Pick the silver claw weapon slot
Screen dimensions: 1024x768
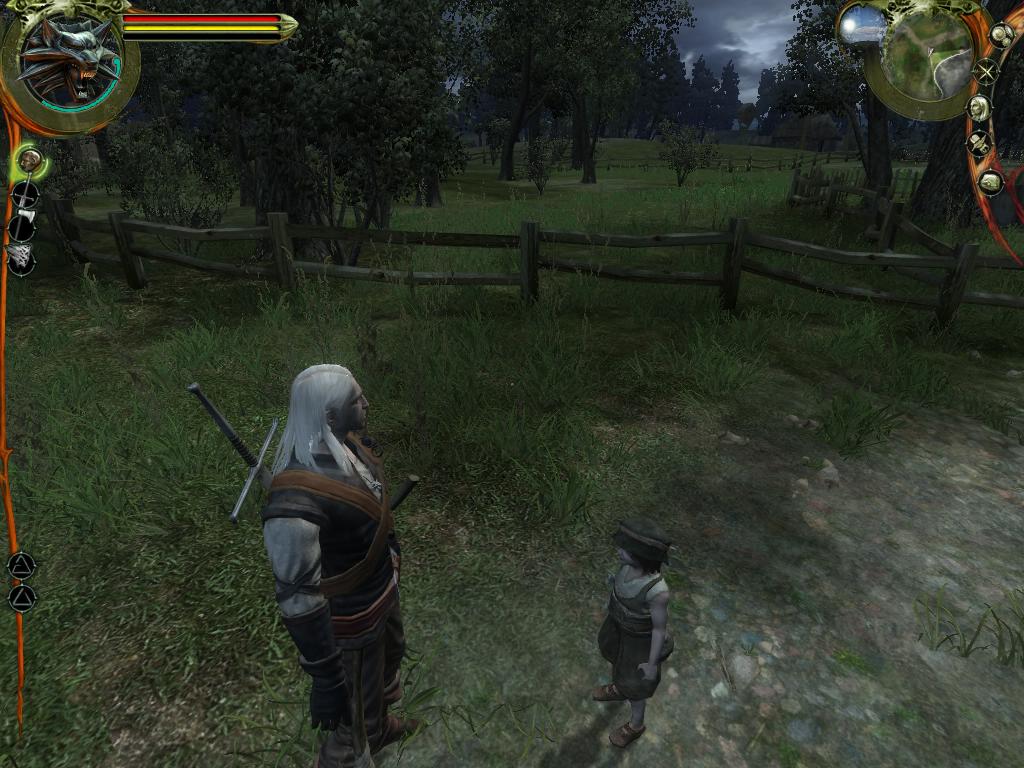(x=21, y=260)
